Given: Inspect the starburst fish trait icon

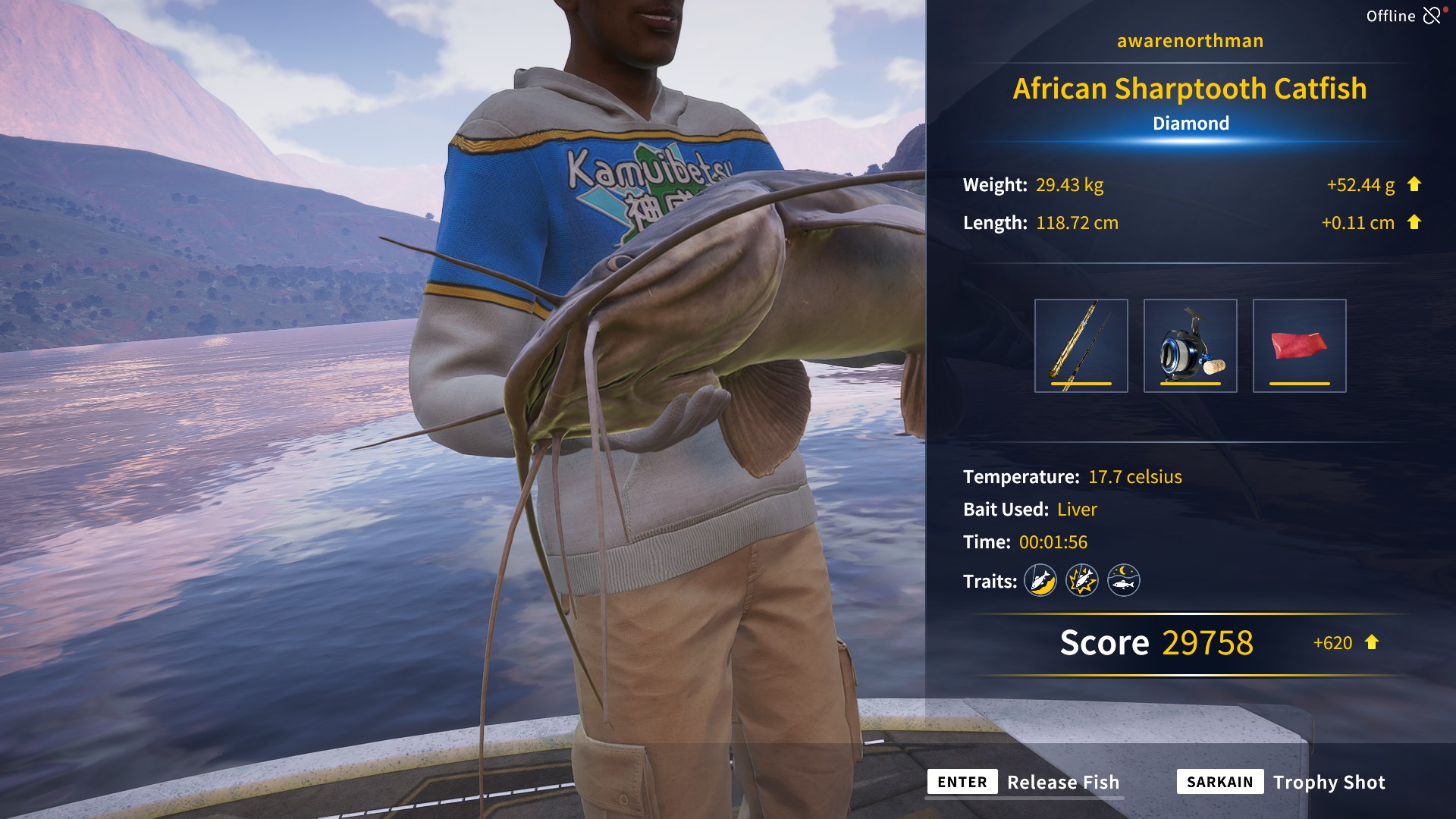Looking at the screenshot, I should coord(1081,581).
